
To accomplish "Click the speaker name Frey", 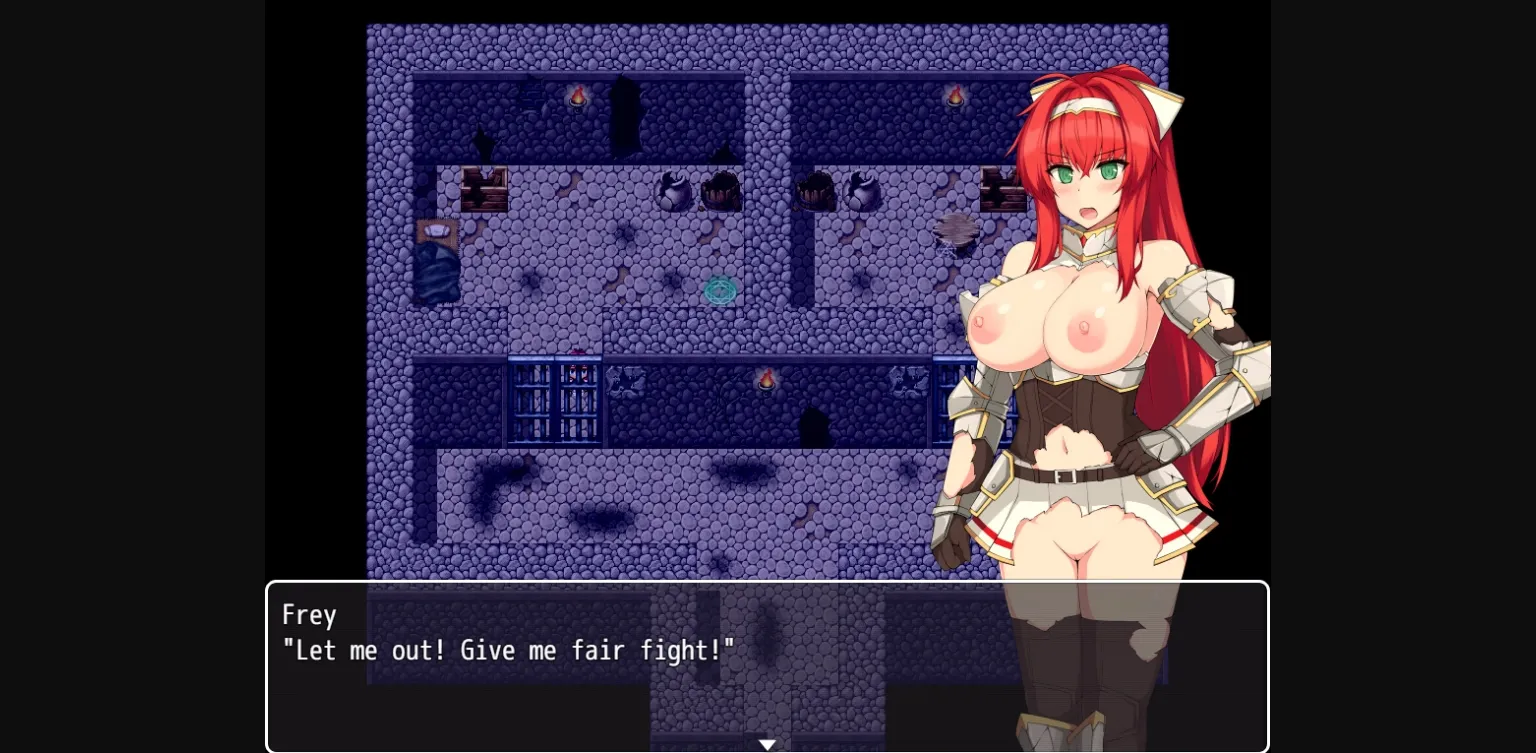I will (308, 614).
